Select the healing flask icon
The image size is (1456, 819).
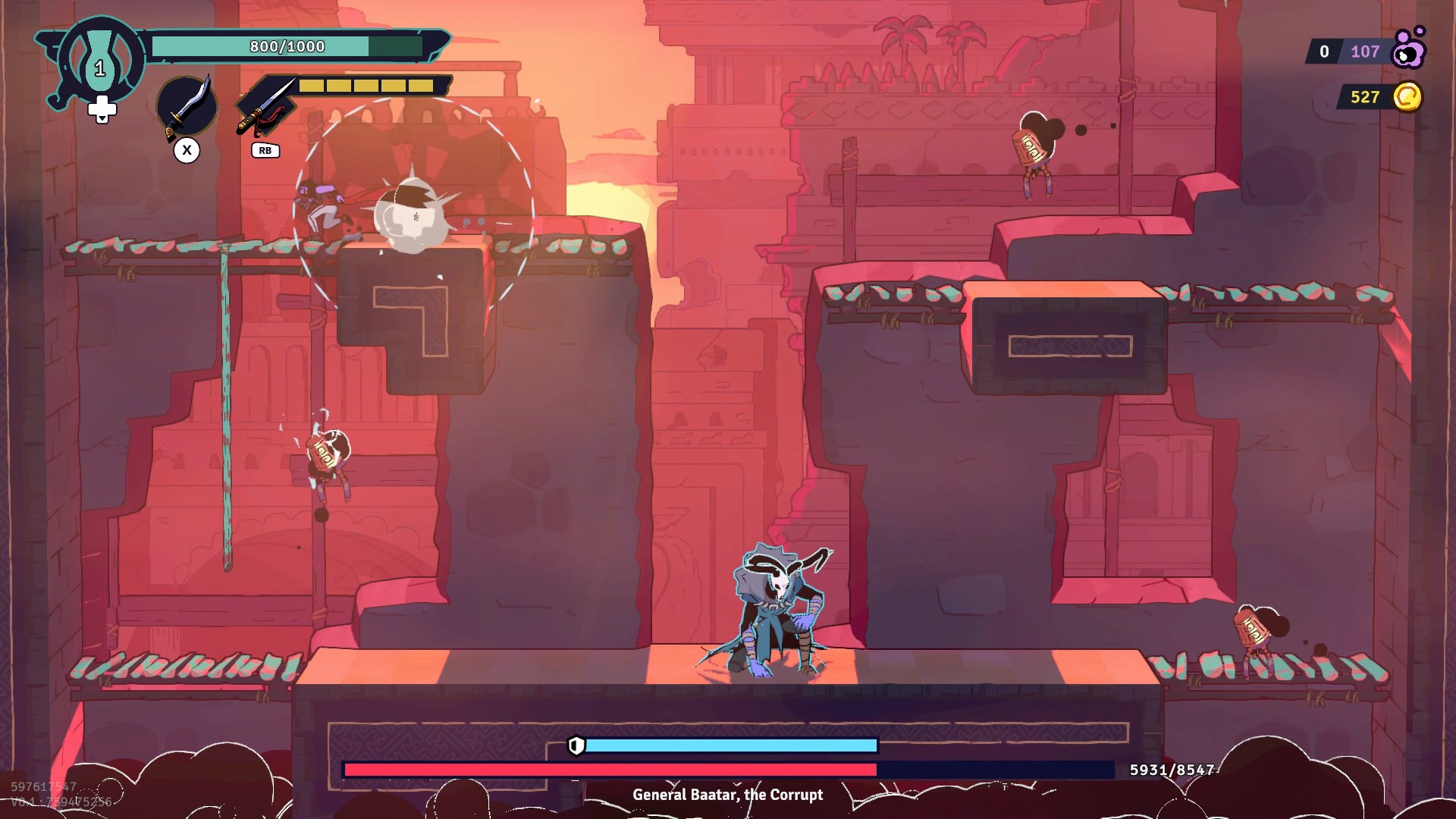click(x=99, y=61)
